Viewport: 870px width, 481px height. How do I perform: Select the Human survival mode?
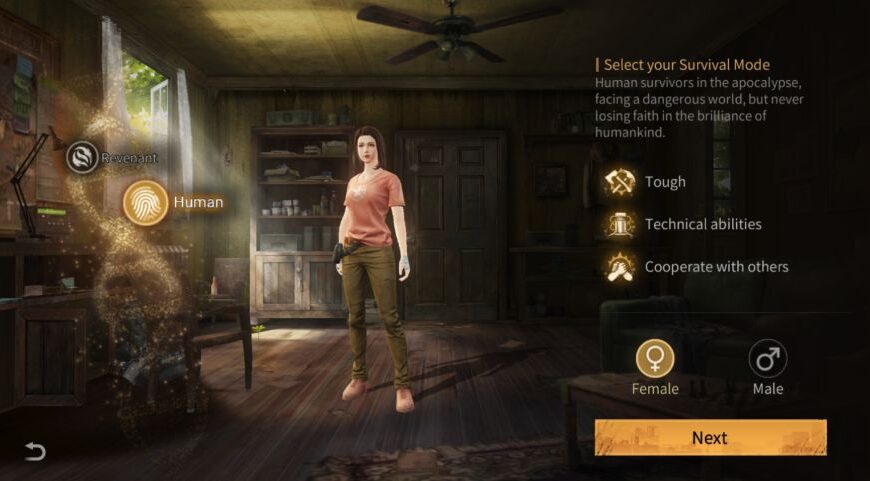(145, 202)
